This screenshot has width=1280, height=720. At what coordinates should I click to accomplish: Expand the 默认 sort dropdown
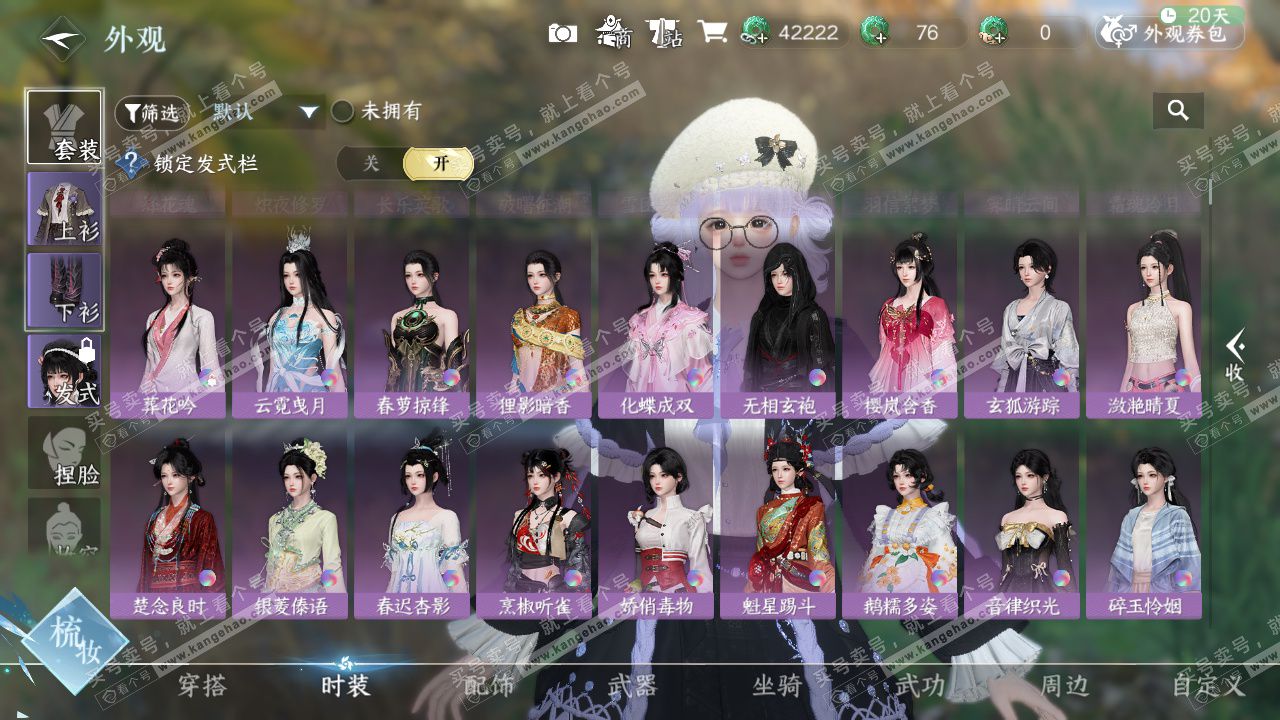(x=308, y=112)
